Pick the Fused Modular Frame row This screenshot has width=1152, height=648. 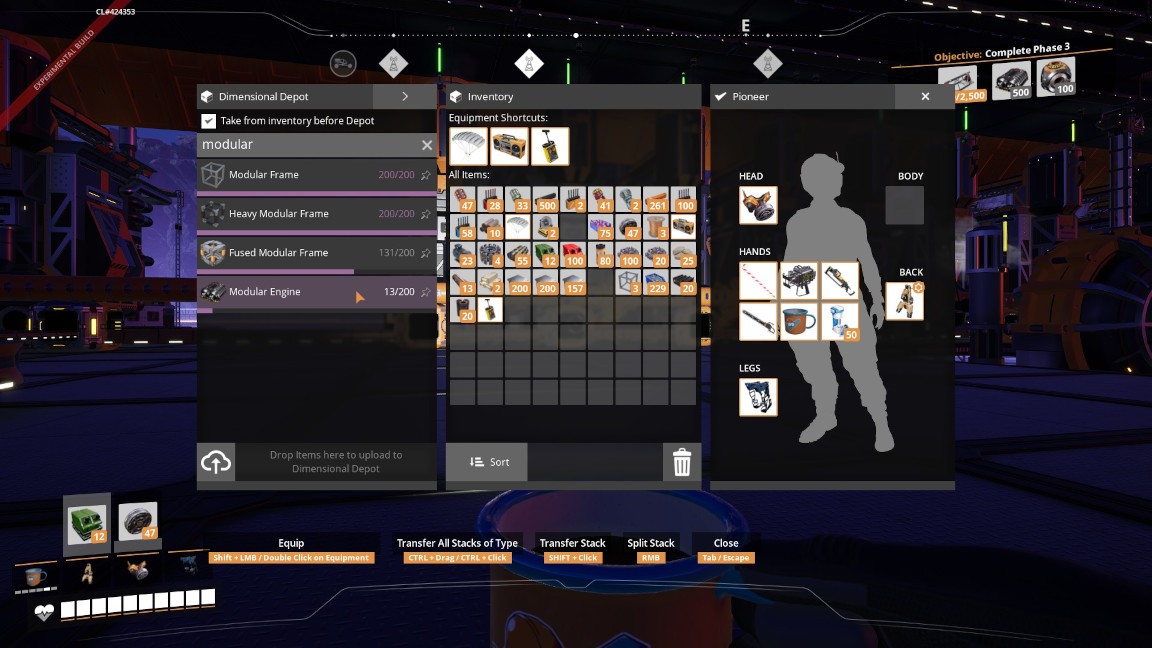300,253
